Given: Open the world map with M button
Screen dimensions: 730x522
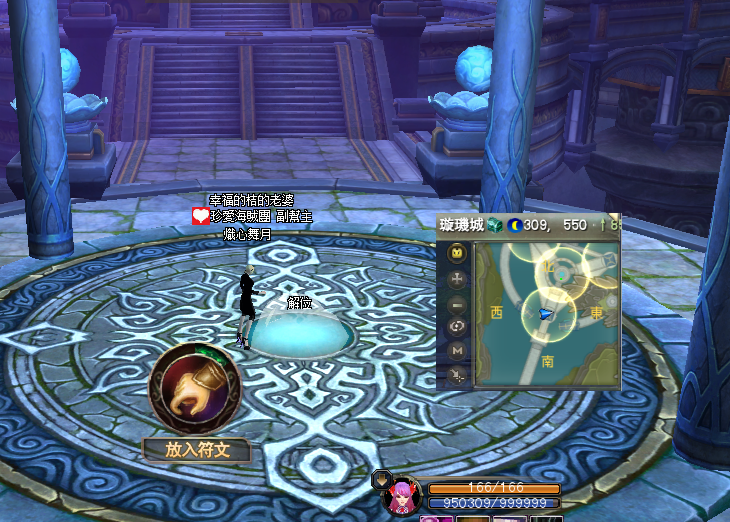Looking at the screenshot, I should click(x=456, y=350).
